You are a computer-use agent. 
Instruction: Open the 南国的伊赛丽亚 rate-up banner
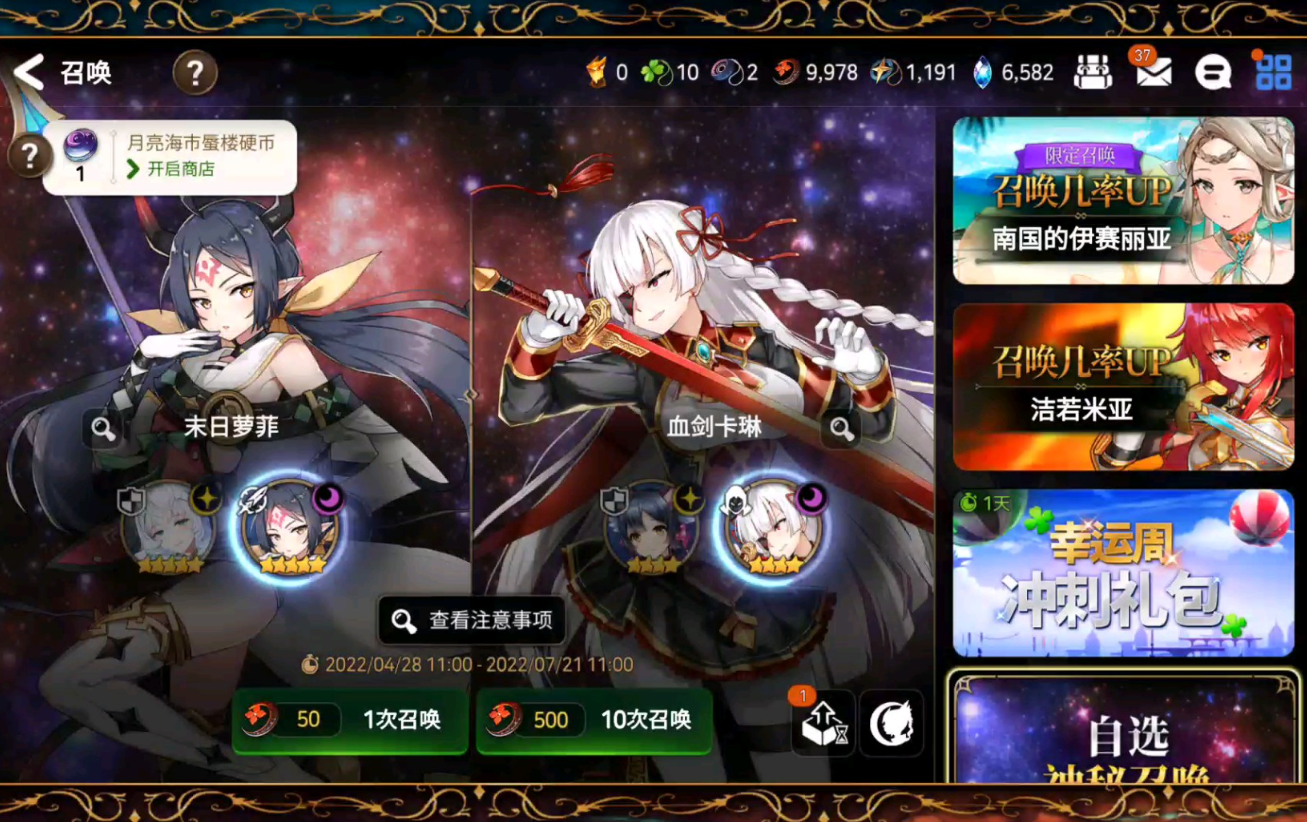coord(1122,203)
